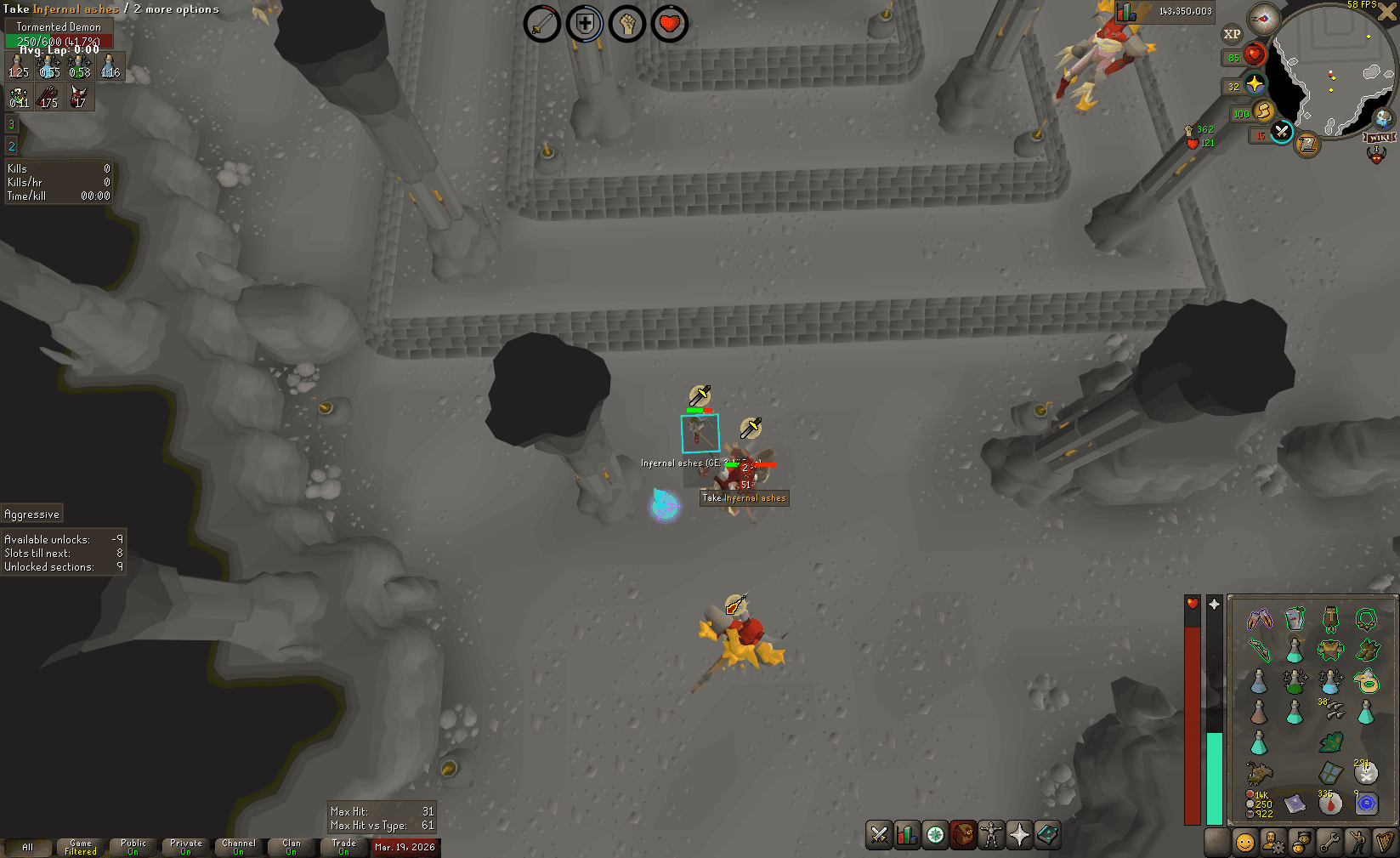1400x858 pixels.
Task: Open the Game Filtered chat options
Action: (x=80, y=847)
